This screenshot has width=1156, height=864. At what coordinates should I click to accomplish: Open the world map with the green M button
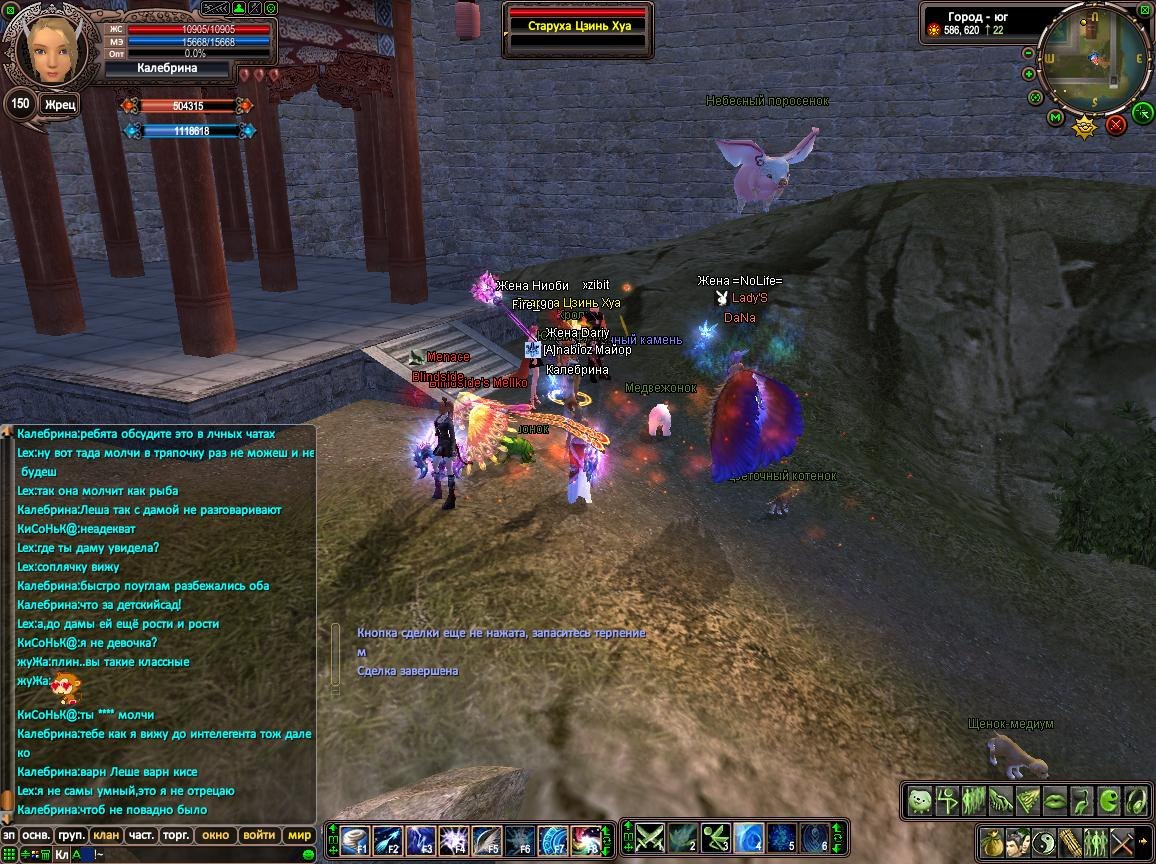(x=1055, y=118)
